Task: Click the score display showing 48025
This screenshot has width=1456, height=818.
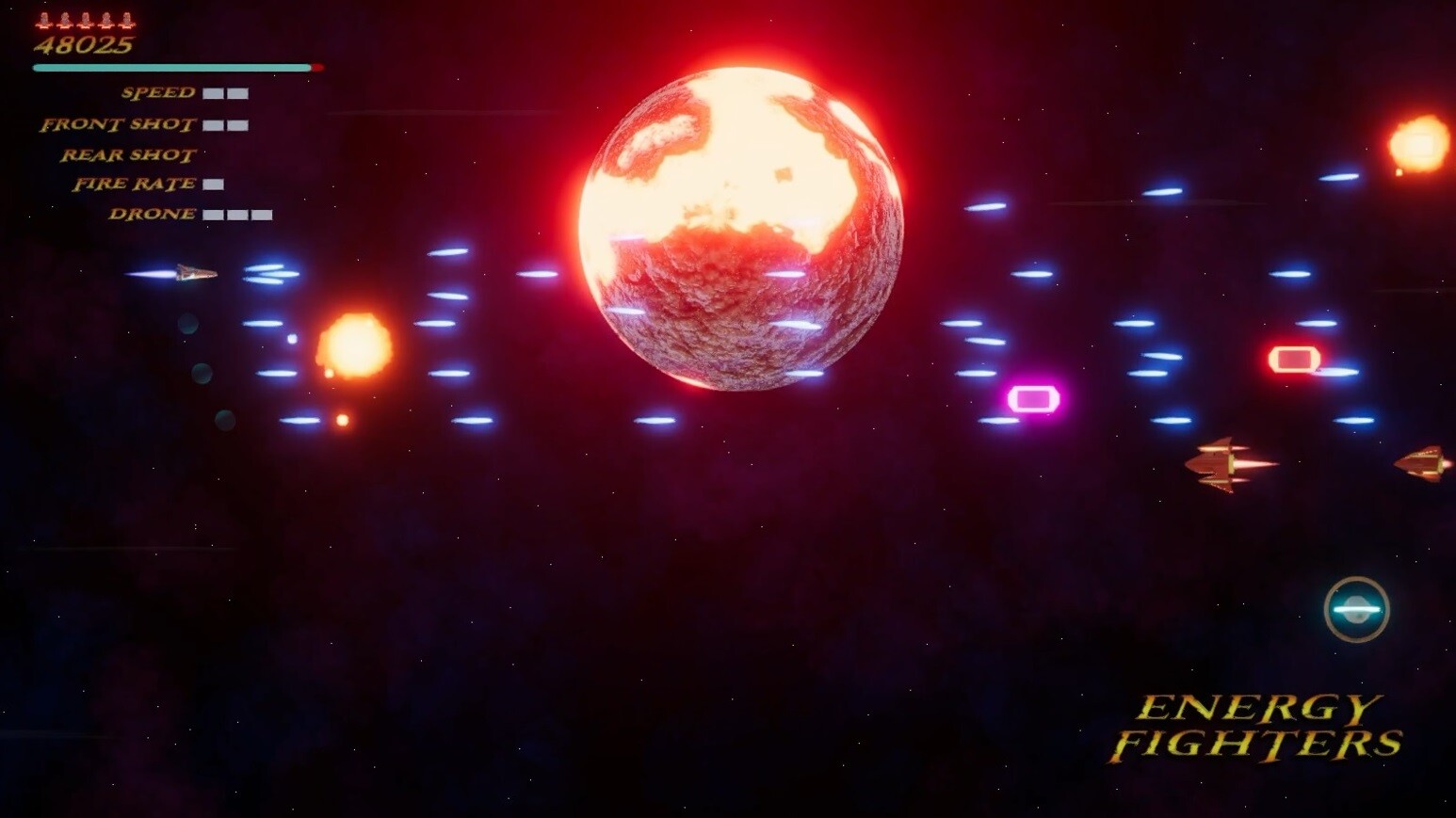Action: click(83, 45)
